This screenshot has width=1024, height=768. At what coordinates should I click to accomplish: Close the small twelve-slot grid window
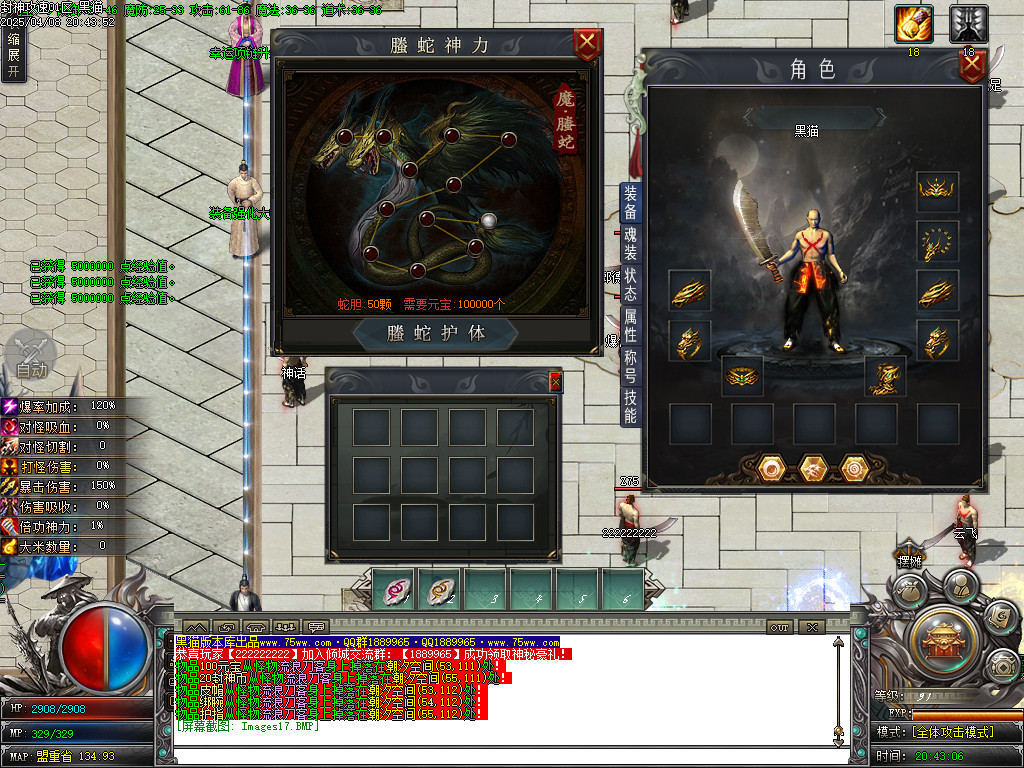[x=556, y=381]
